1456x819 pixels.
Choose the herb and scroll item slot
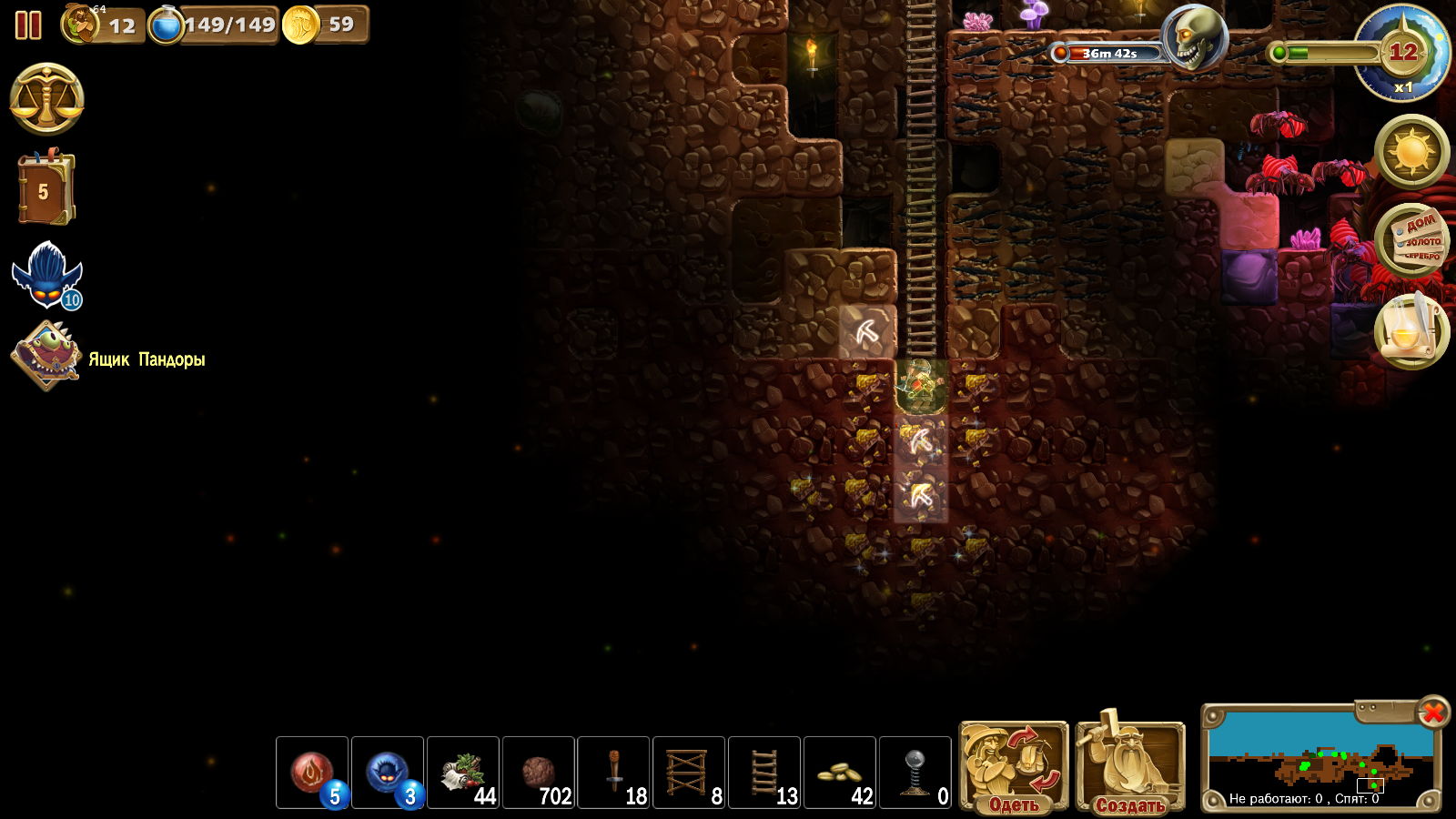463,773
